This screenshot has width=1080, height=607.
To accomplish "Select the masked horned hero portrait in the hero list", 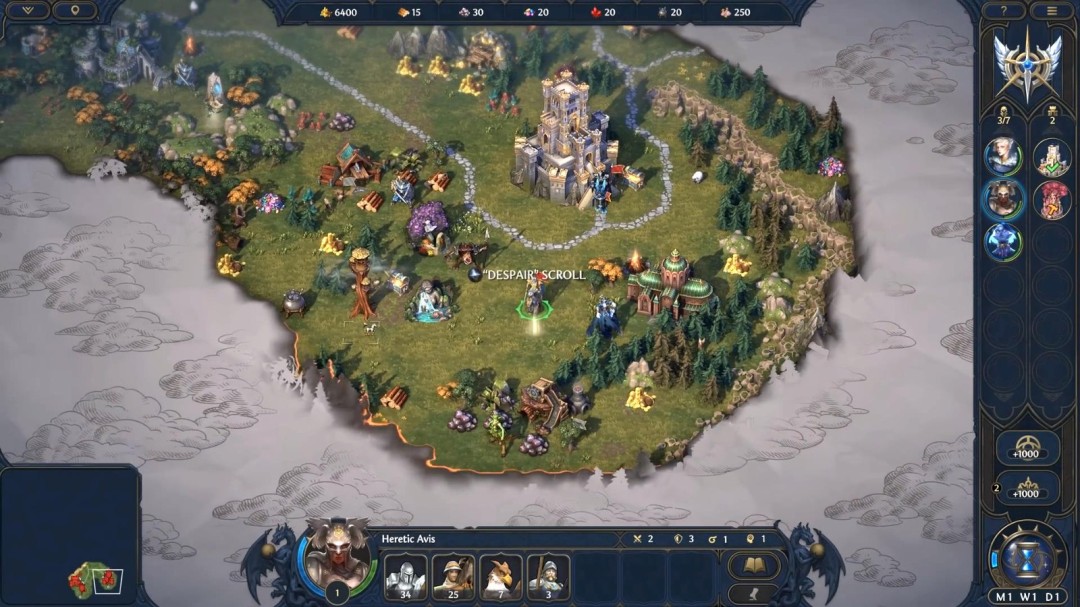I will pyautogui.click(x=1002, y=198).
